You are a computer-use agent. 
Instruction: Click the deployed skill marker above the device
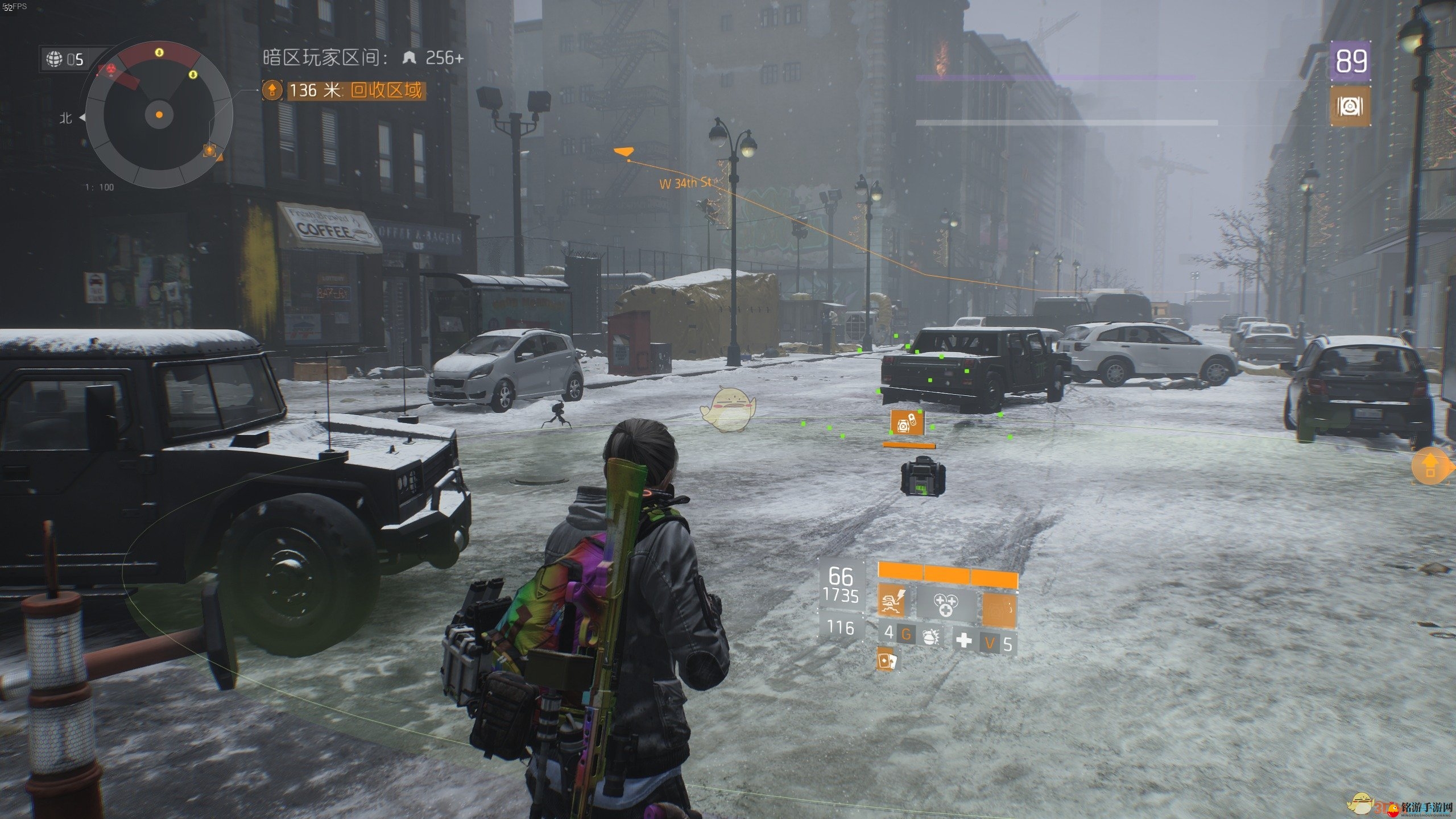coord(907,423)
